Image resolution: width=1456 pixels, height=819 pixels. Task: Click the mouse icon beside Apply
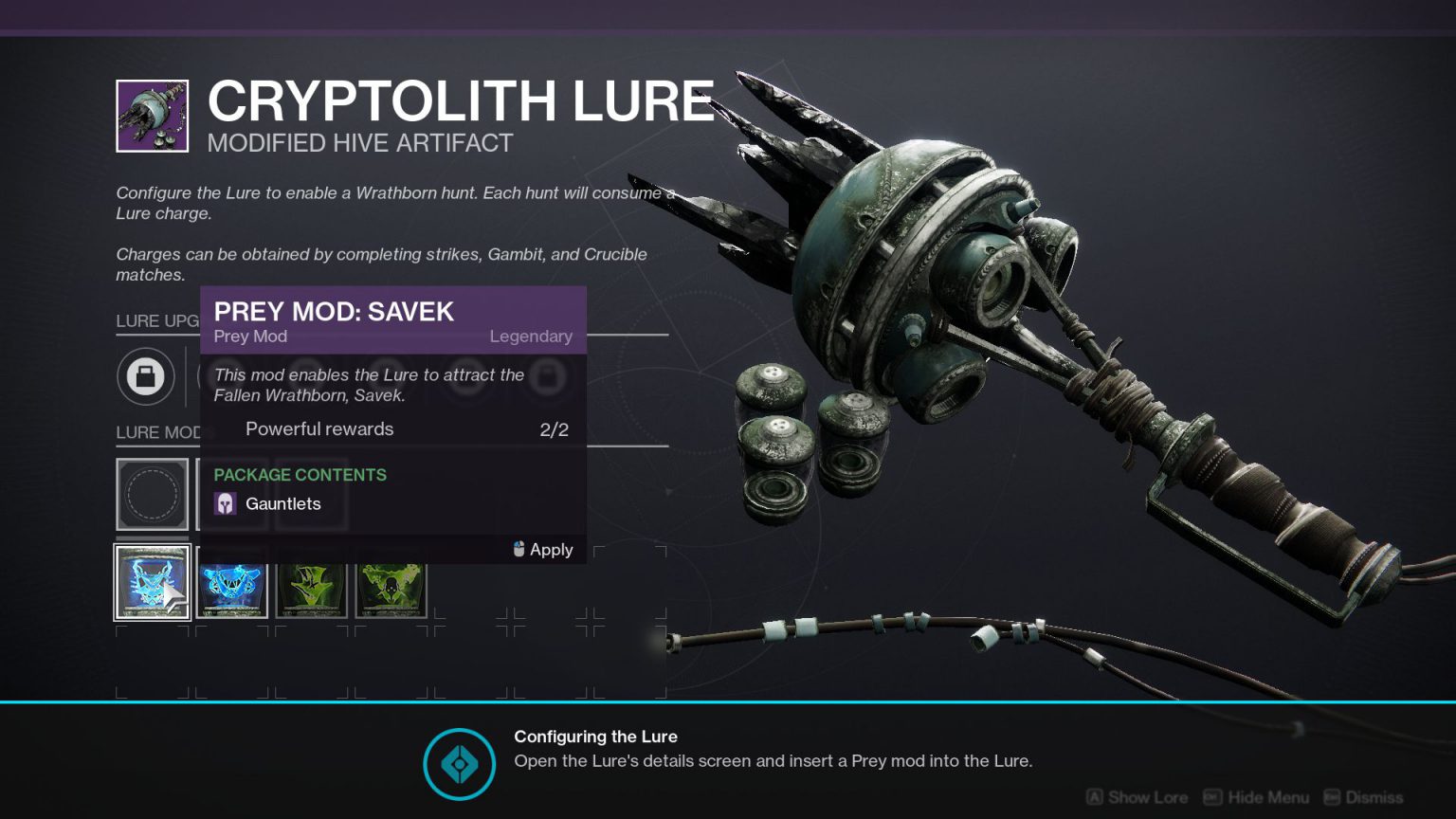coord(517,549)
